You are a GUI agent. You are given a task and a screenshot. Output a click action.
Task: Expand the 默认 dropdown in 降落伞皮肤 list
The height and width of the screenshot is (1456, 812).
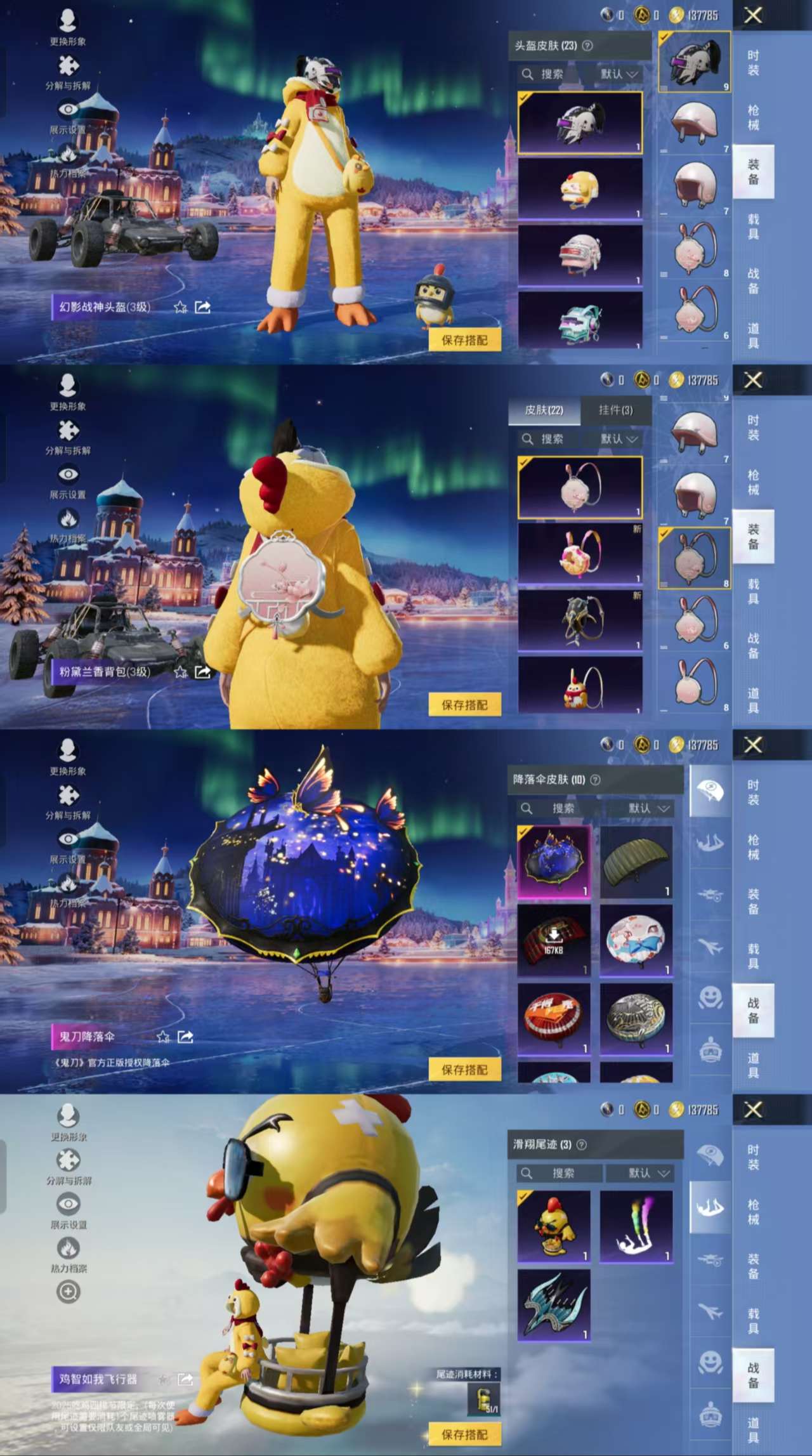(648, 809)
